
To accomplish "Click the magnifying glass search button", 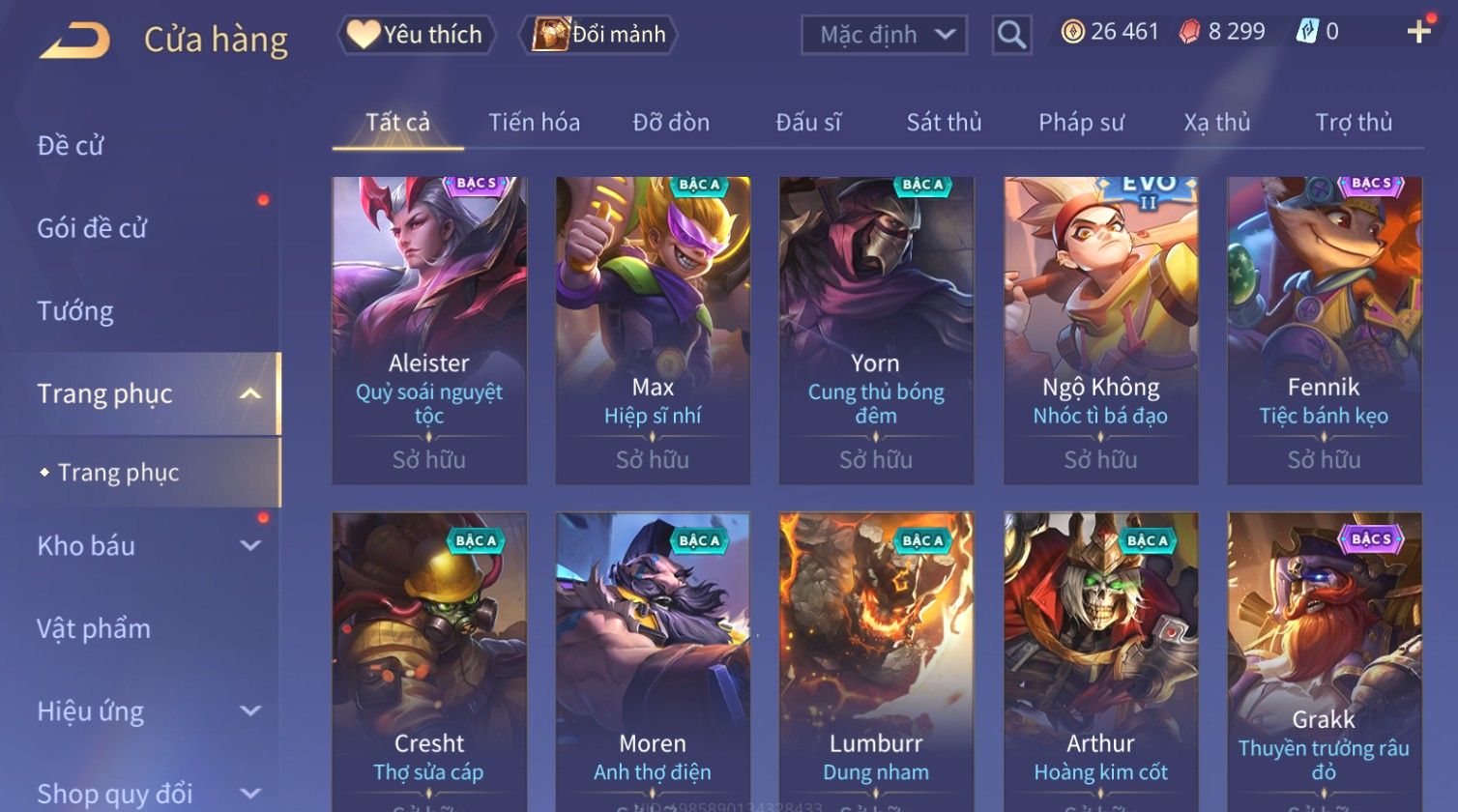I will click(x=1011, y=35).
